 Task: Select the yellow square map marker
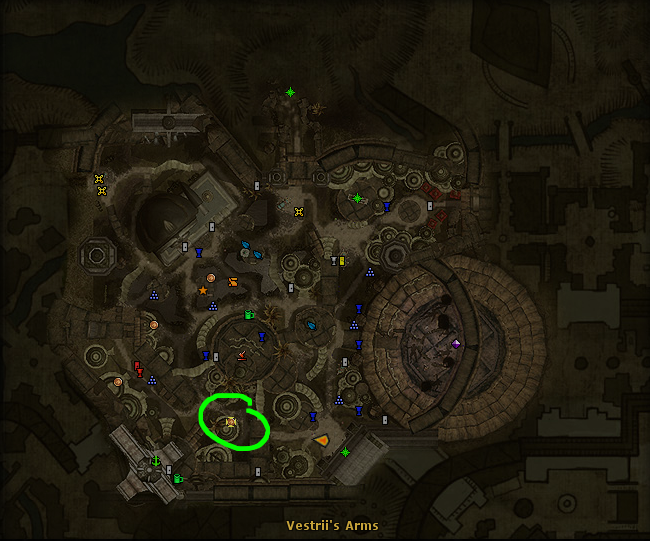341,261
